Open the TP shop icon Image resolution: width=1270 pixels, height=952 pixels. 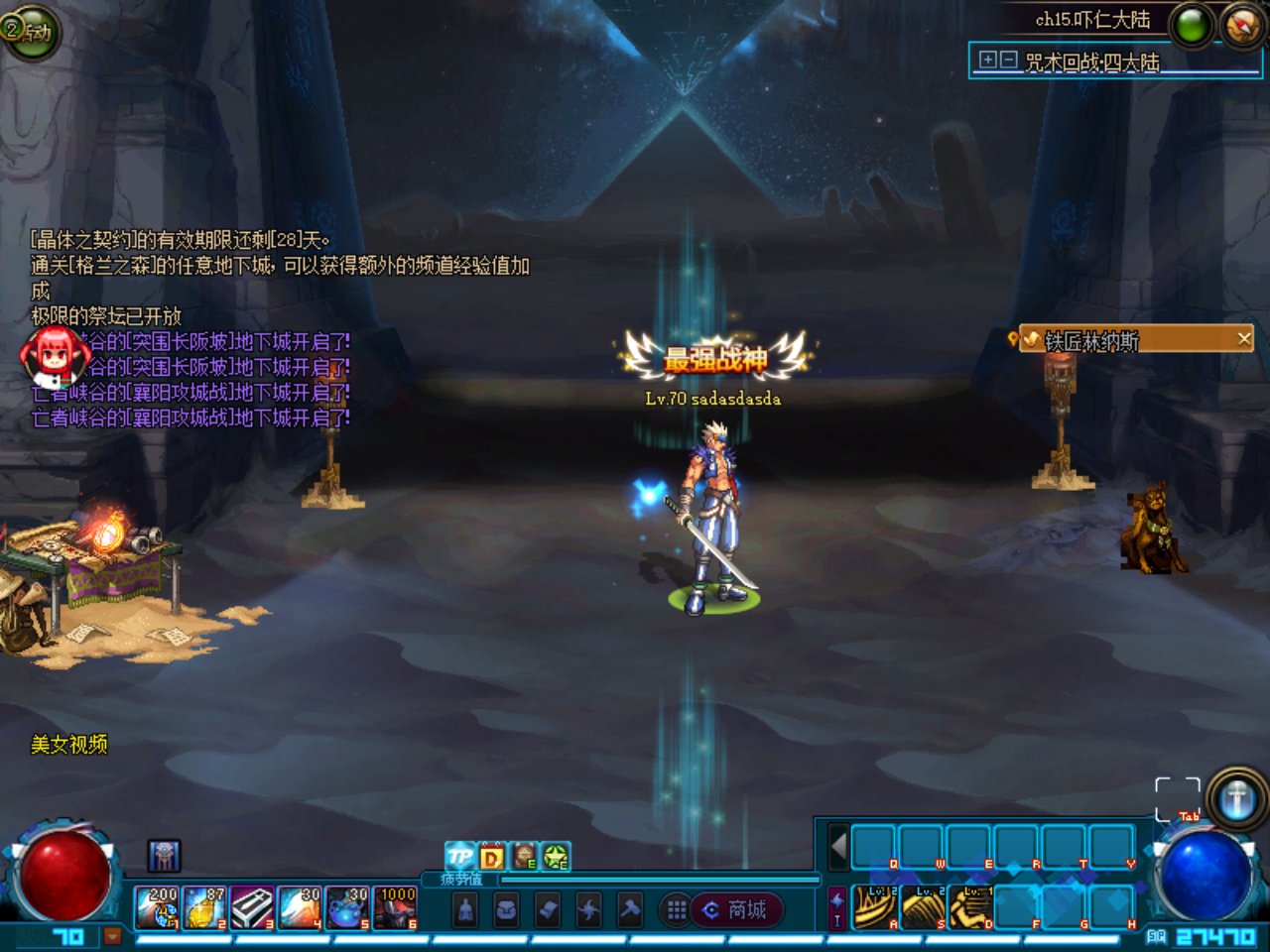(458, 855)
